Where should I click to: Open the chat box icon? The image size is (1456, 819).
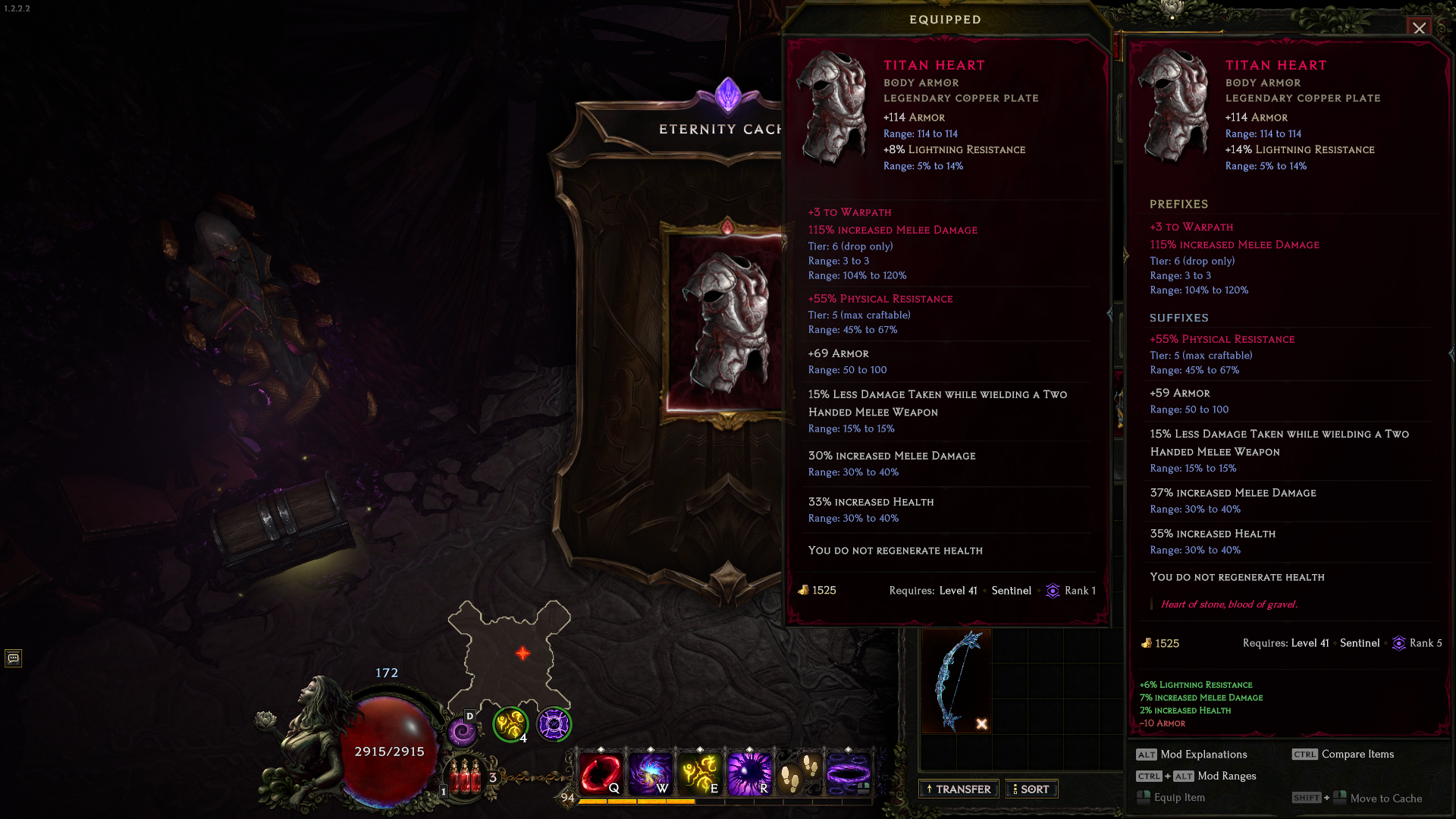point(14,658)
